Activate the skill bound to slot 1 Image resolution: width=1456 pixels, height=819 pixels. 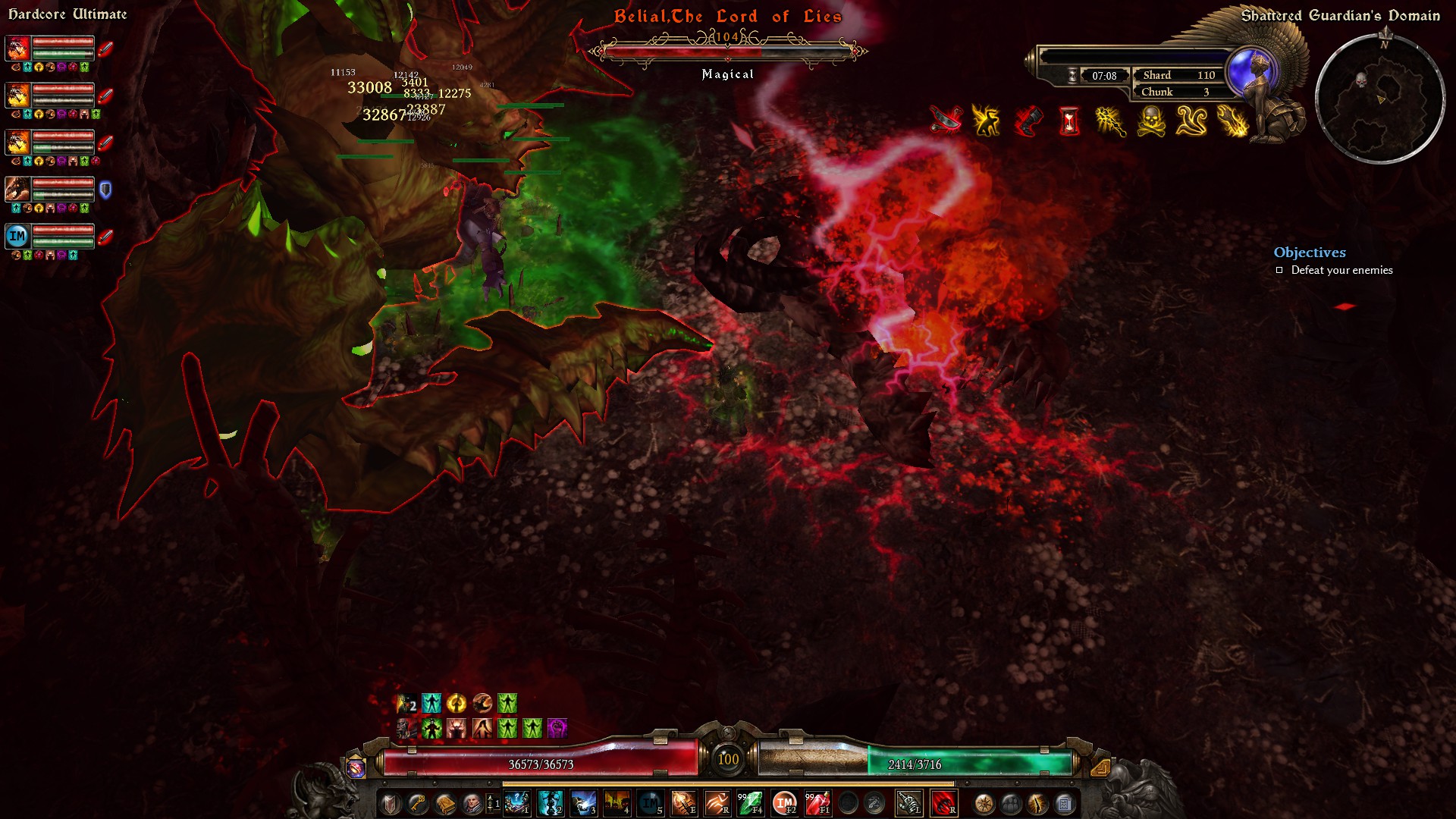click(x=516, y=803)
